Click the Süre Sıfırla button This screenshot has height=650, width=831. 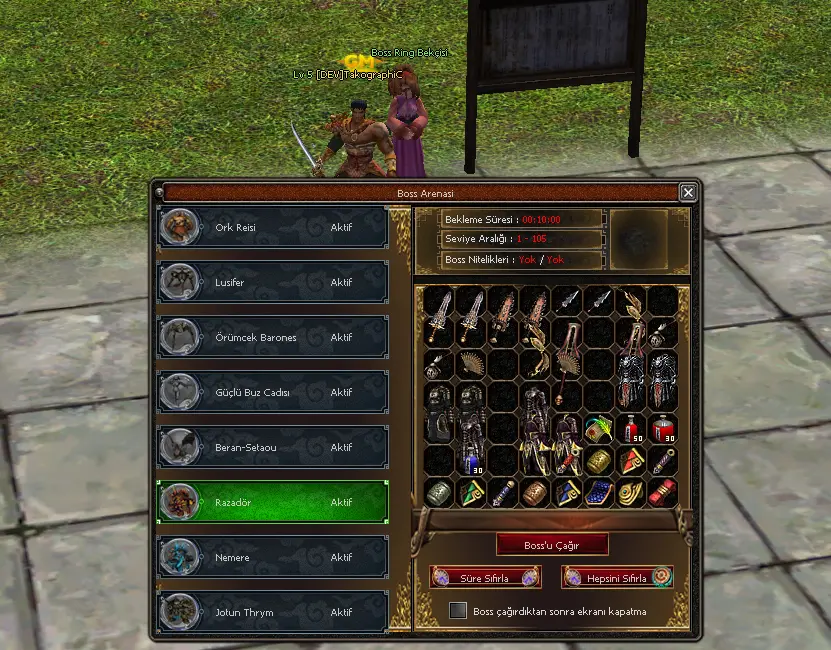(x=485, y=578)
